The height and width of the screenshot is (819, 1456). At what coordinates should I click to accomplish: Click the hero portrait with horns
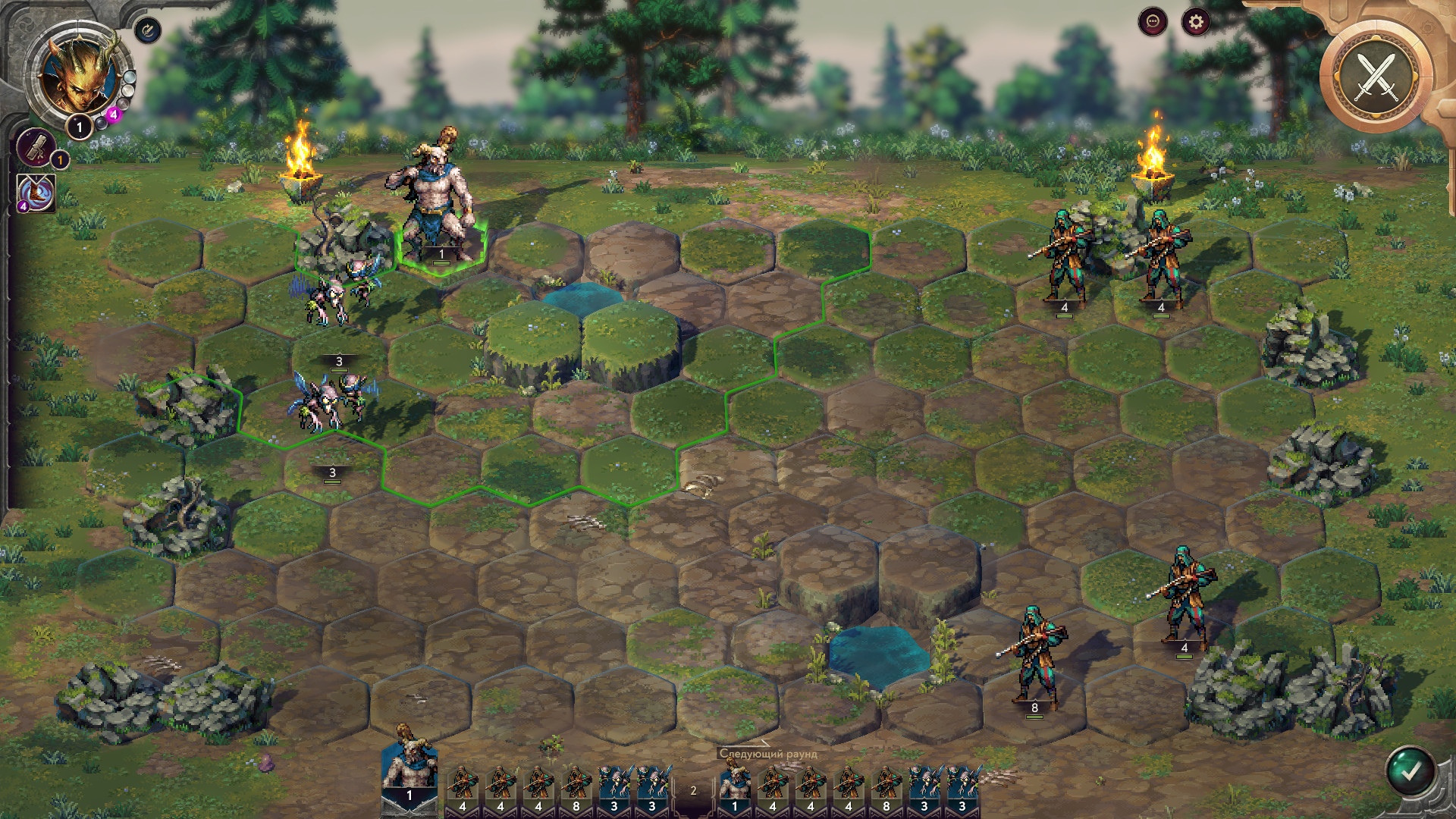click(80, 76)
